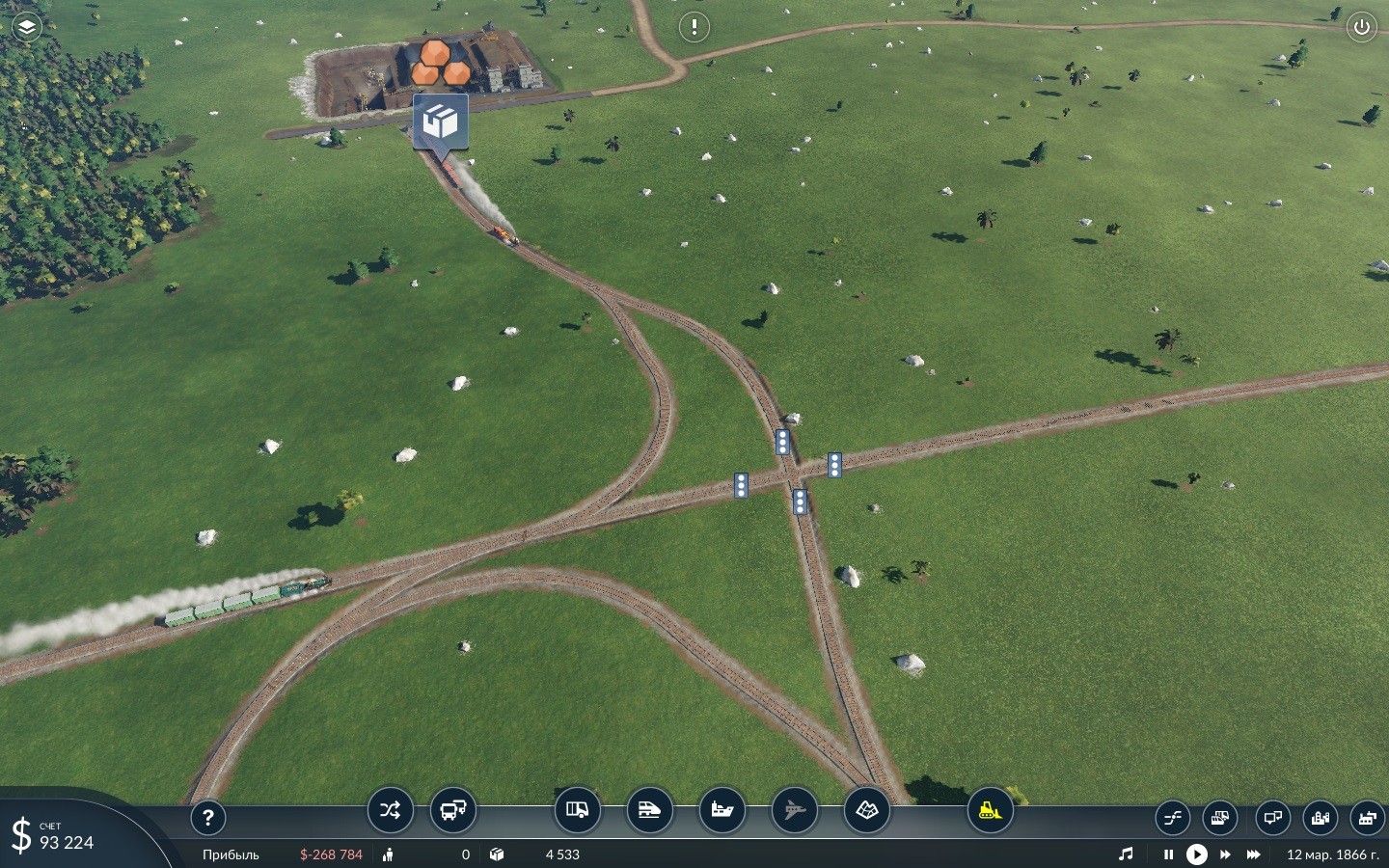Activate the yellow bulldozer tool
Viewport: 1389px width, 868px height.
point(990,810)
